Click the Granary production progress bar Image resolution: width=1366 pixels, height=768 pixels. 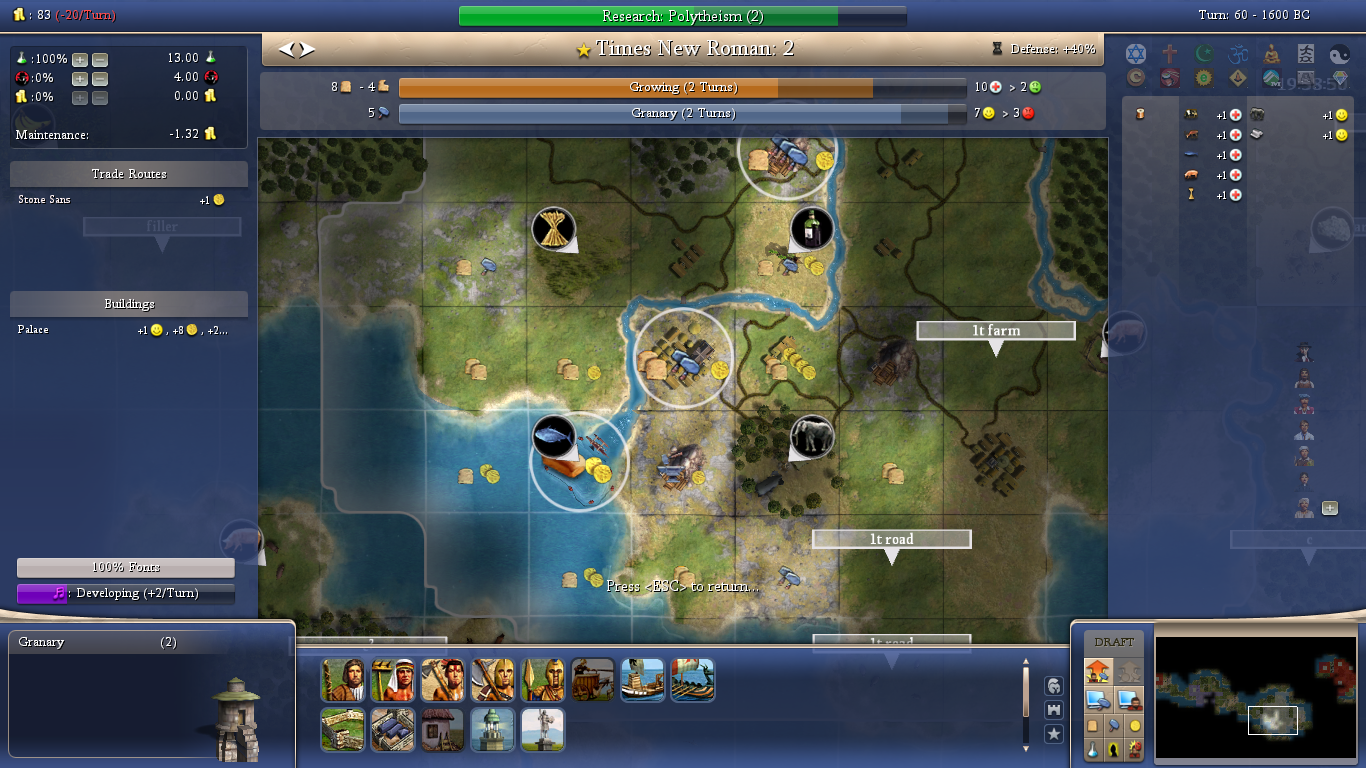[x=682, y=114]
